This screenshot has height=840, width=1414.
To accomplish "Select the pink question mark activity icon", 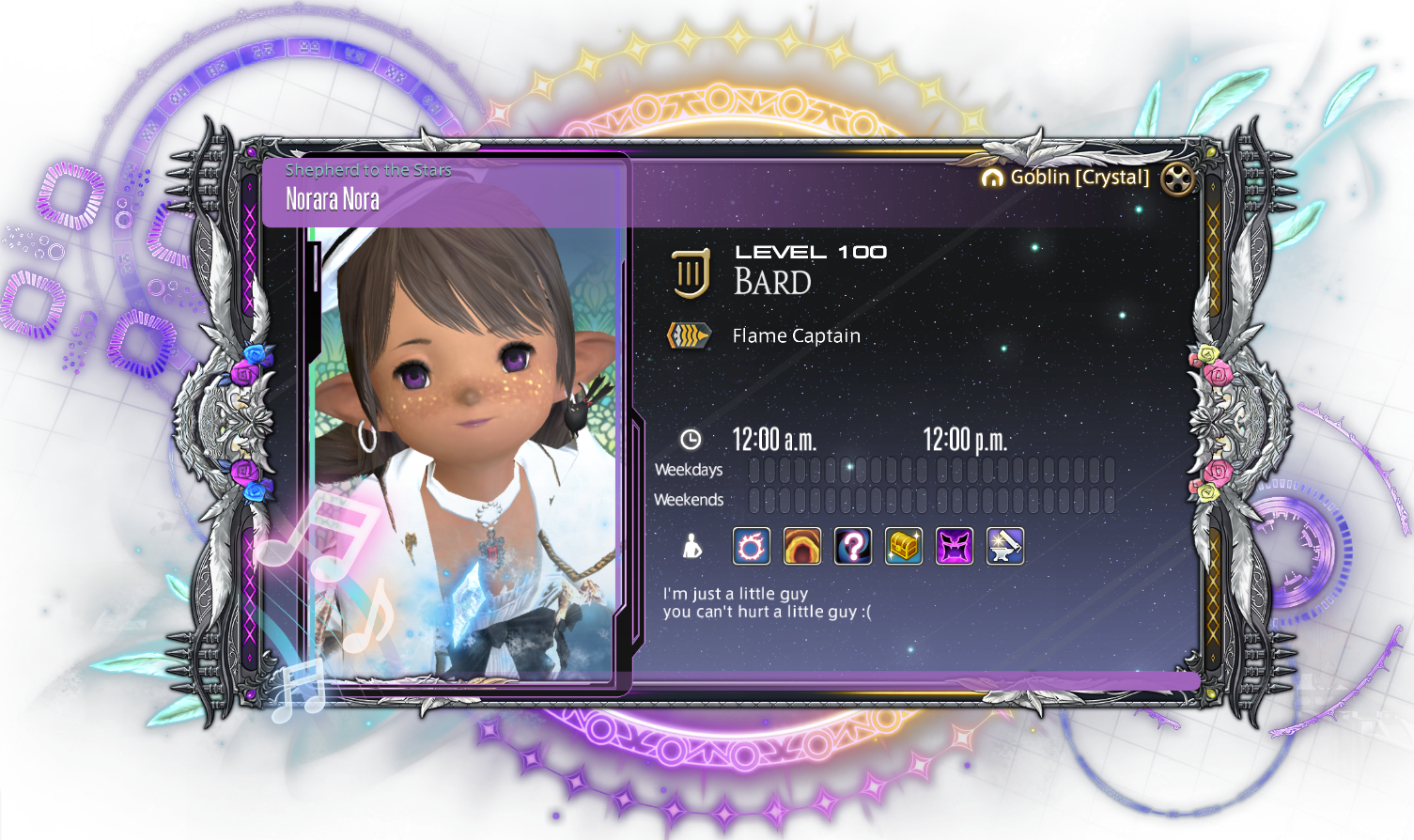I will pyautogui.click(x=853, y=546).
